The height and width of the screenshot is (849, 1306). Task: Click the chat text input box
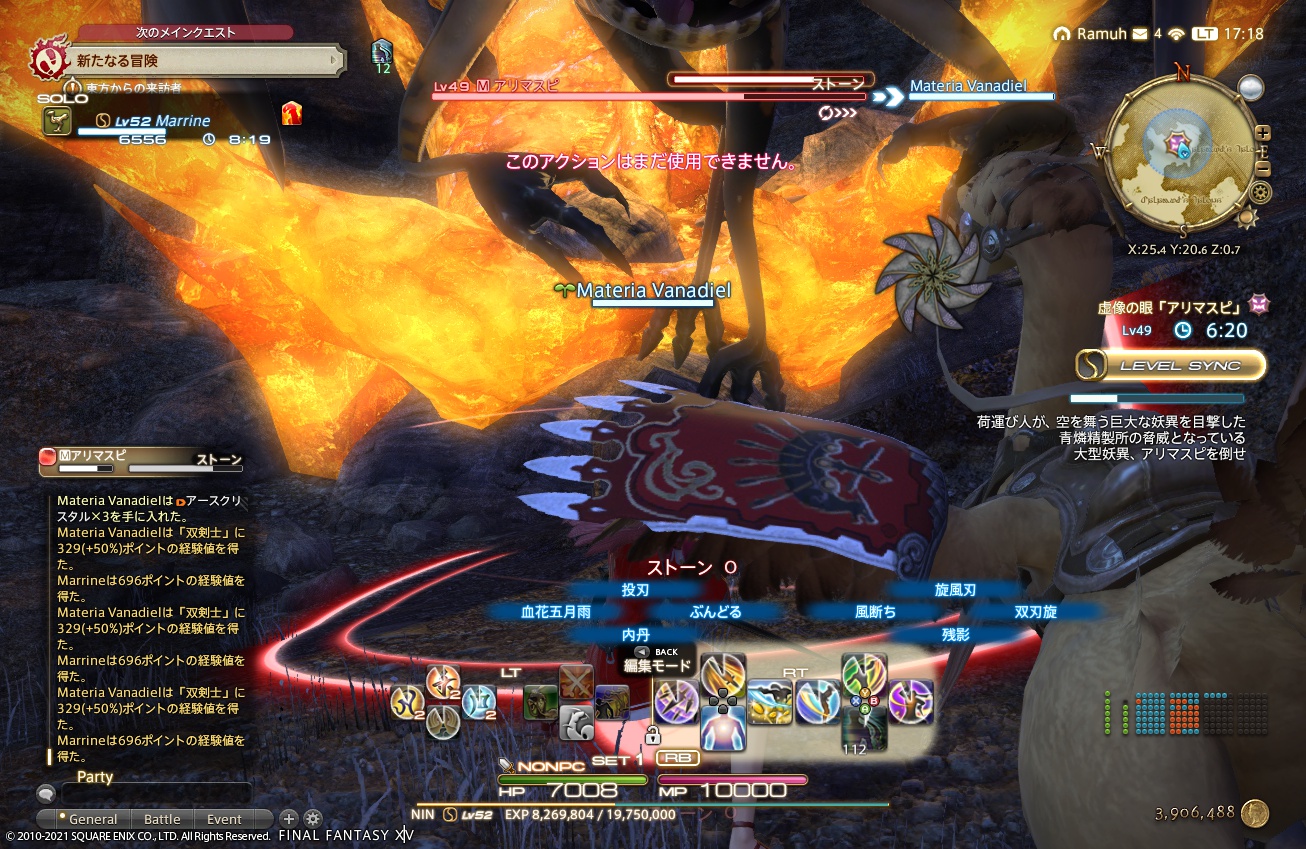coord(156,795)
